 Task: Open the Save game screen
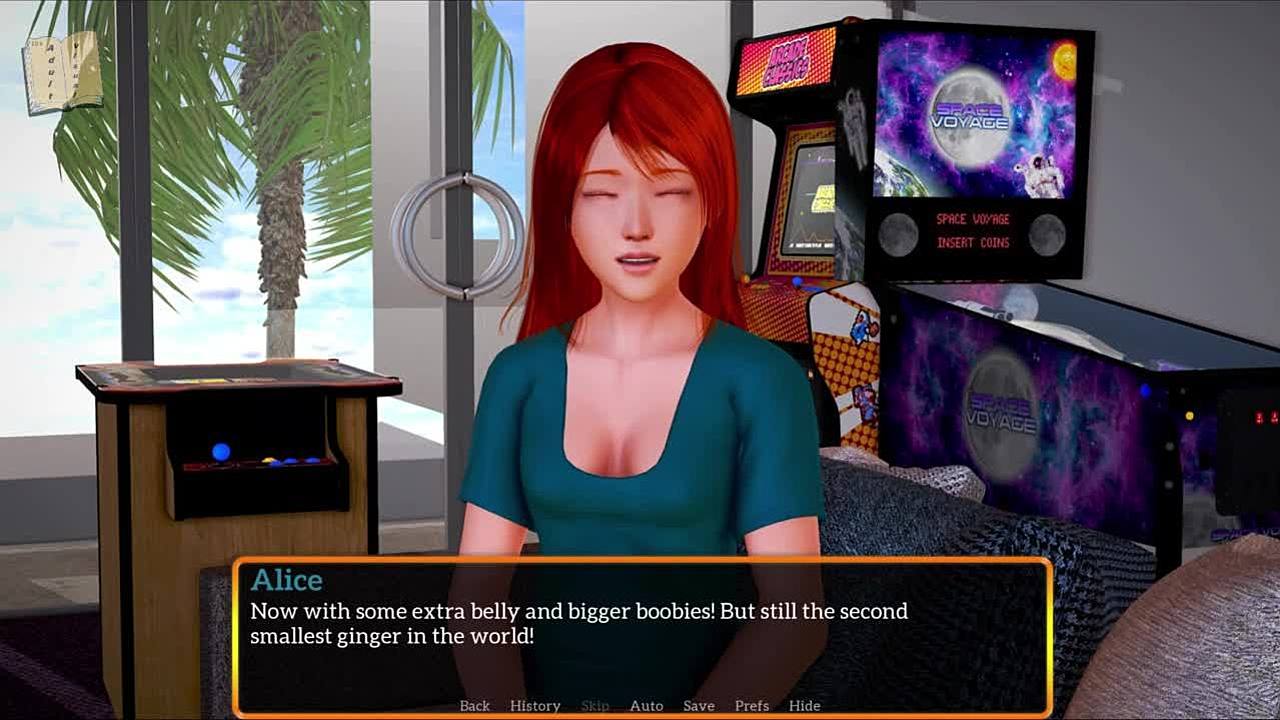click(x=698, y=706)
